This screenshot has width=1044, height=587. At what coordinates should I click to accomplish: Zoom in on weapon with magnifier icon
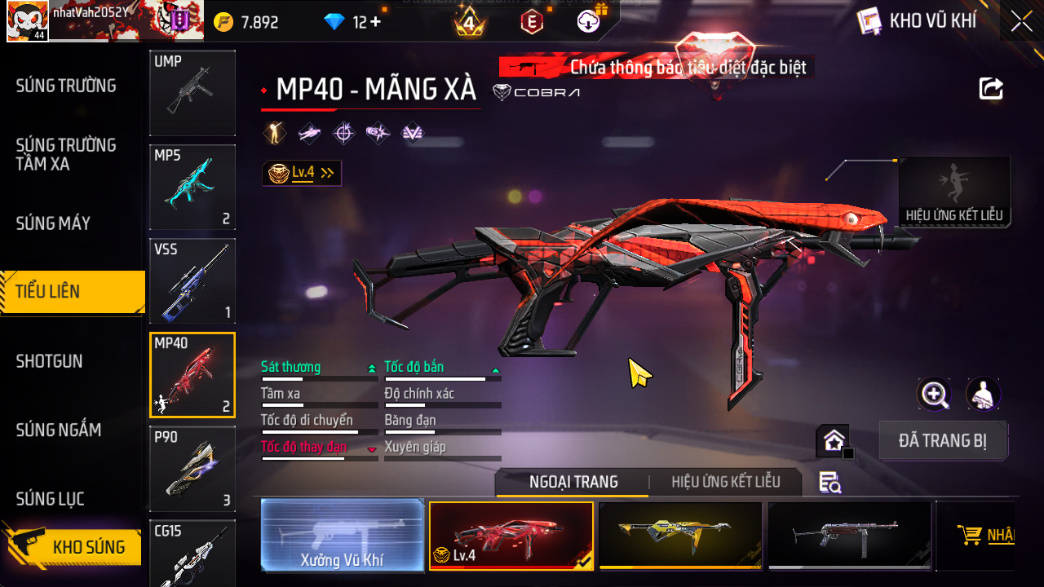(934, 394)
